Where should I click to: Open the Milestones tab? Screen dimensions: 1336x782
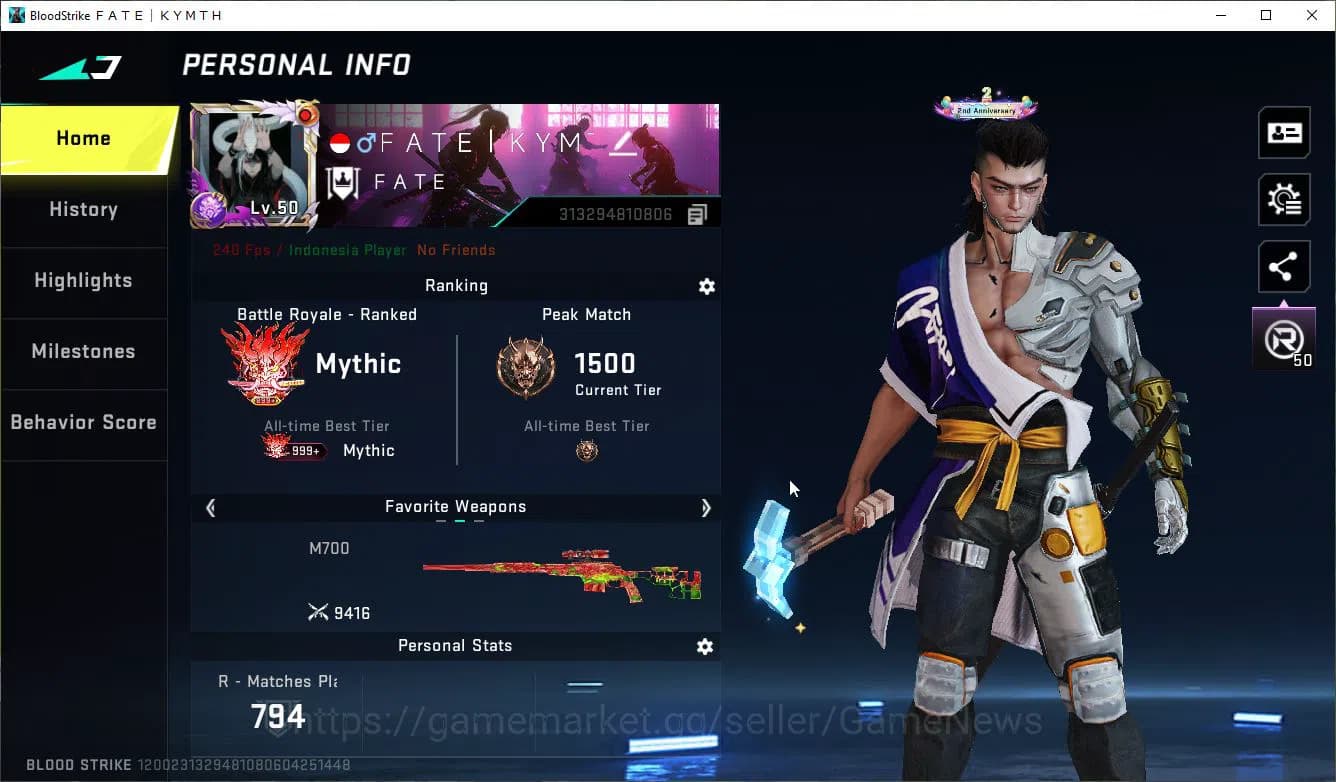84,352
